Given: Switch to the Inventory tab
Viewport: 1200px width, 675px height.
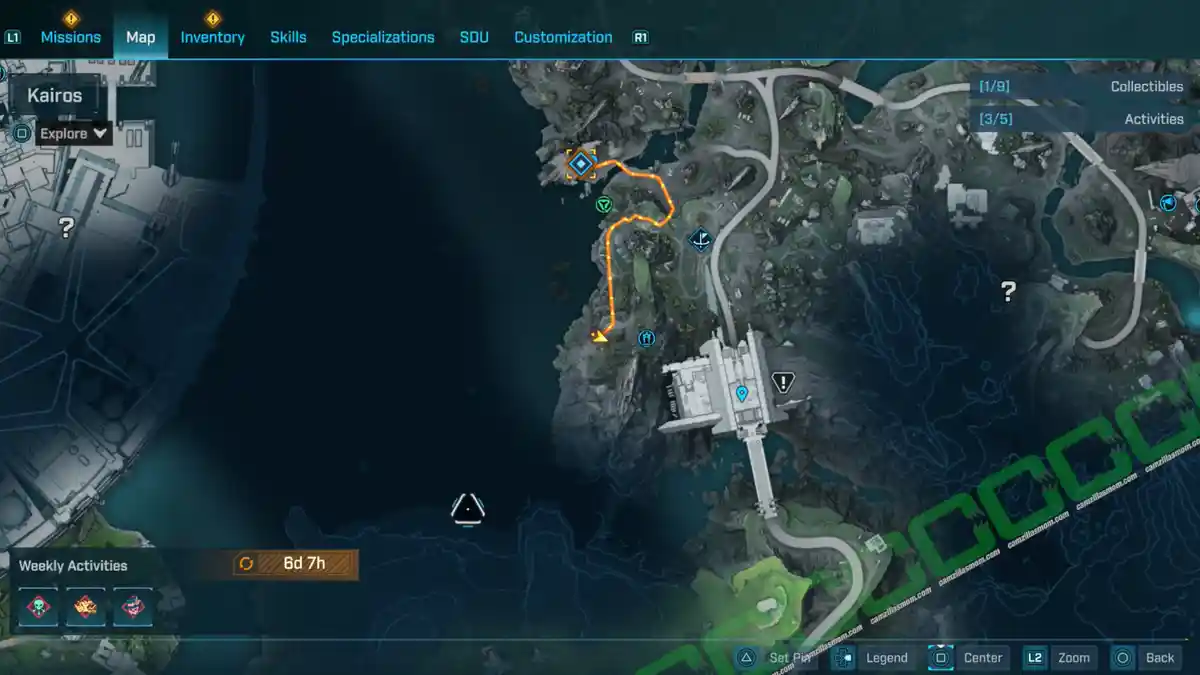Looking at the screenshot, I should coord(212,37).
